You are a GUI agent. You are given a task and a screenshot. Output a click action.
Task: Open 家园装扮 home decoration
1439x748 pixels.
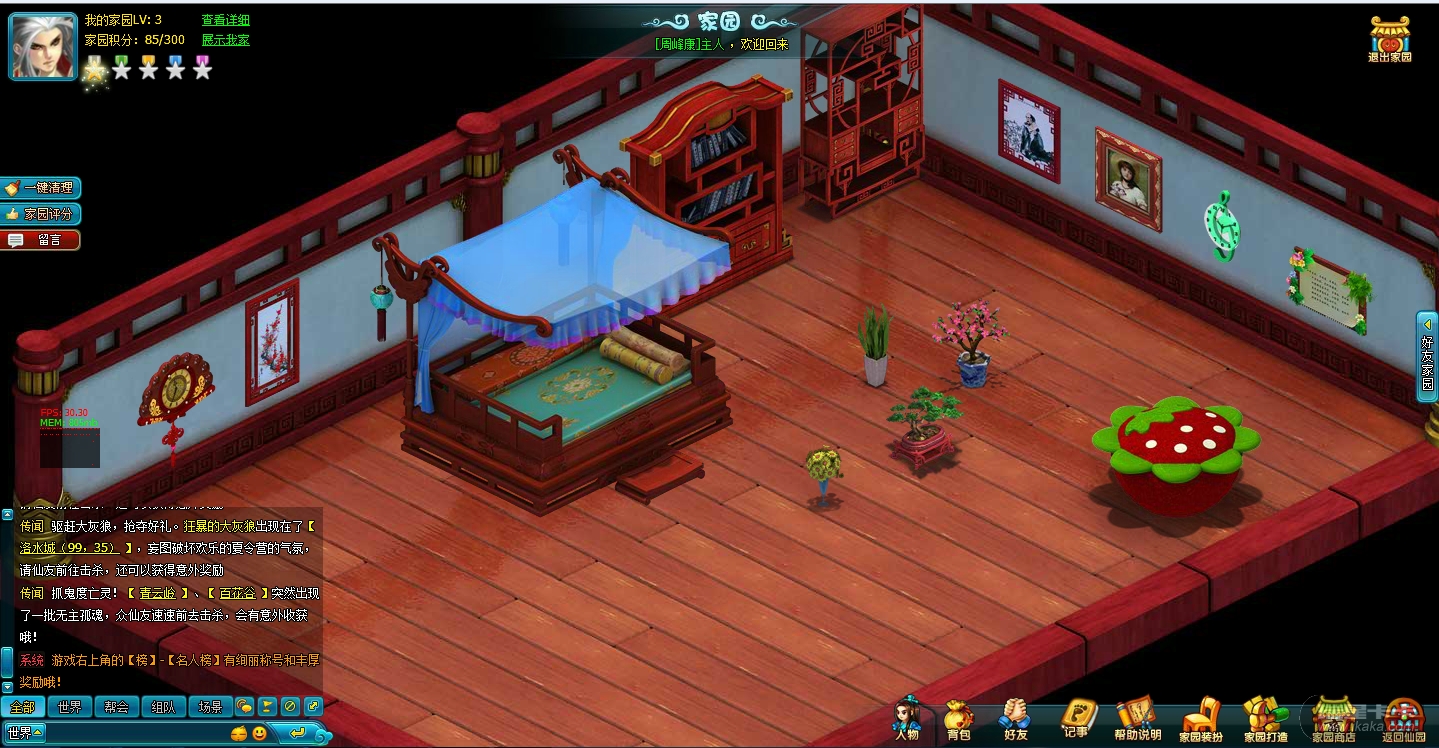point(1200,719)
